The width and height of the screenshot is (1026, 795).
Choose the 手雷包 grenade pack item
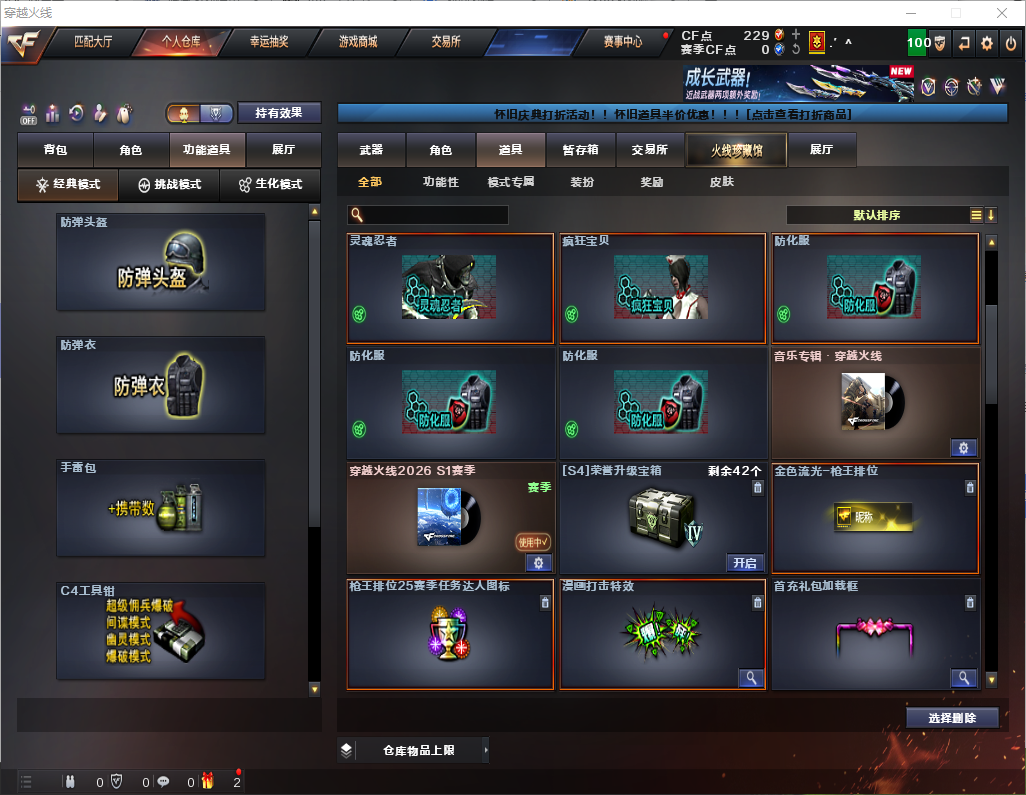click(x=161, y=509)
